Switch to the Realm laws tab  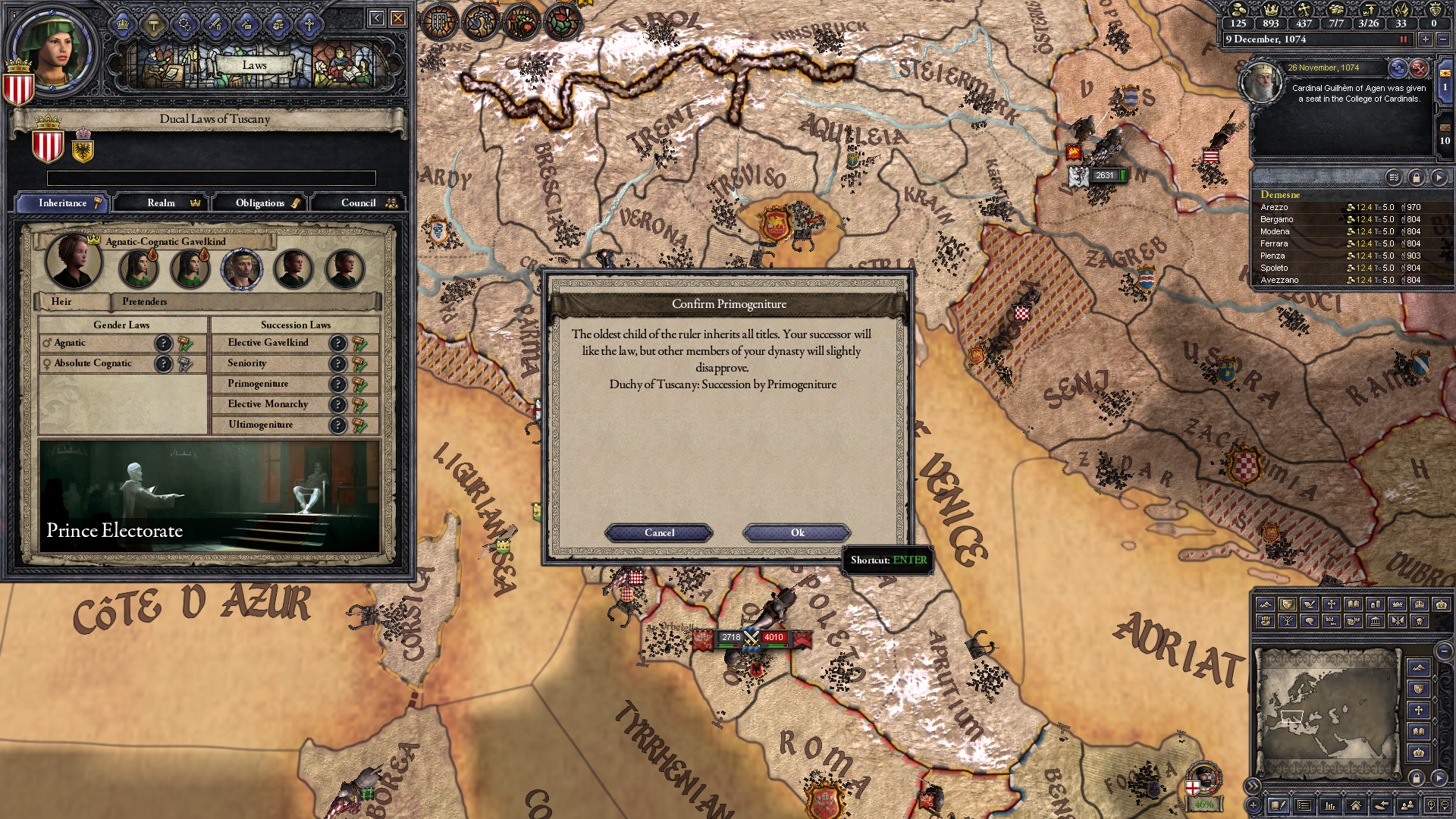point(161,202)
